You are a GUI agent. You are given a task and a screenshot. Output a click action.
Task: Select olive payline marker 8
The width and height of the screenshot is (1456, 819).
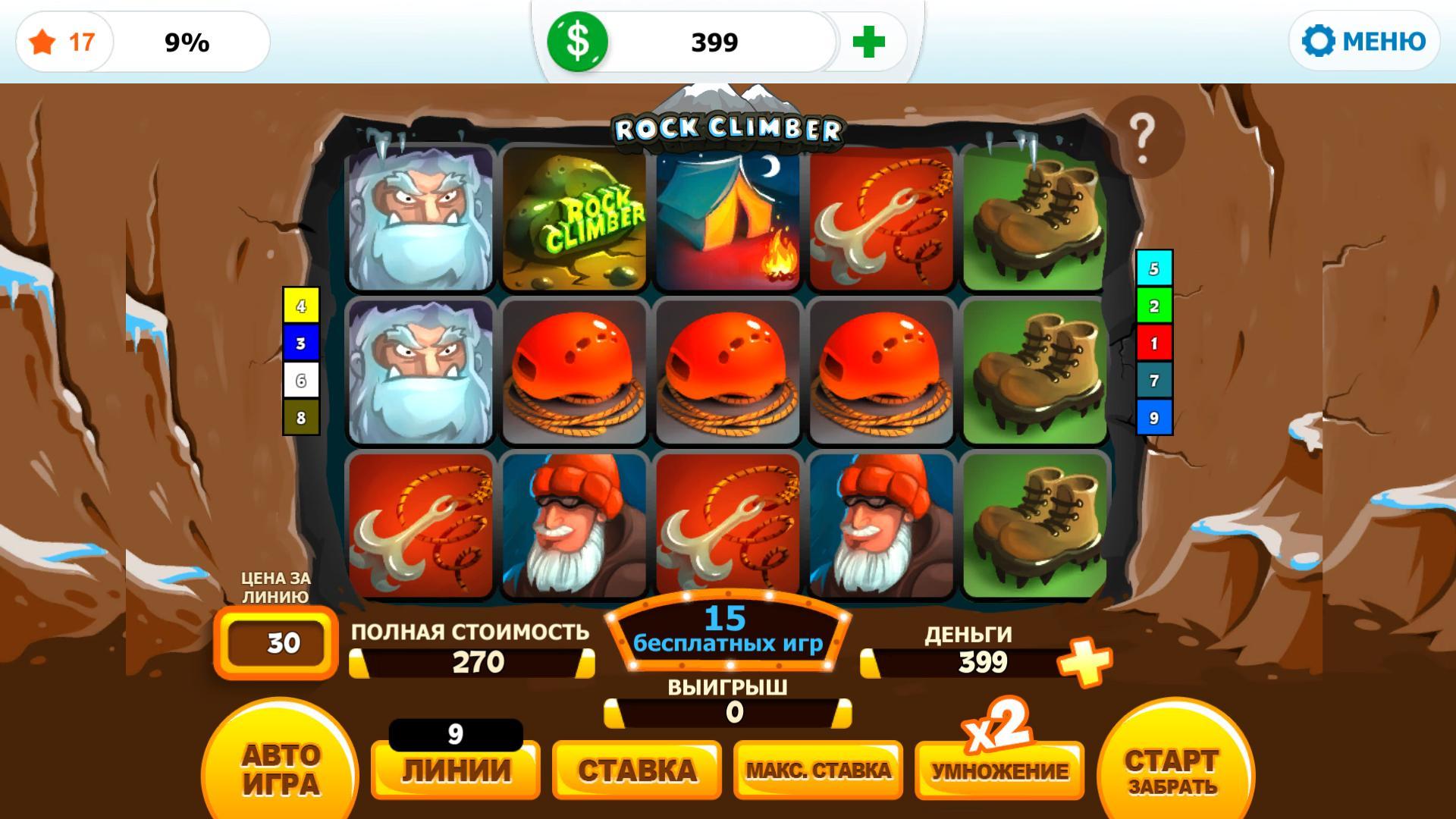pyautogui.click(x=301, y=418)
